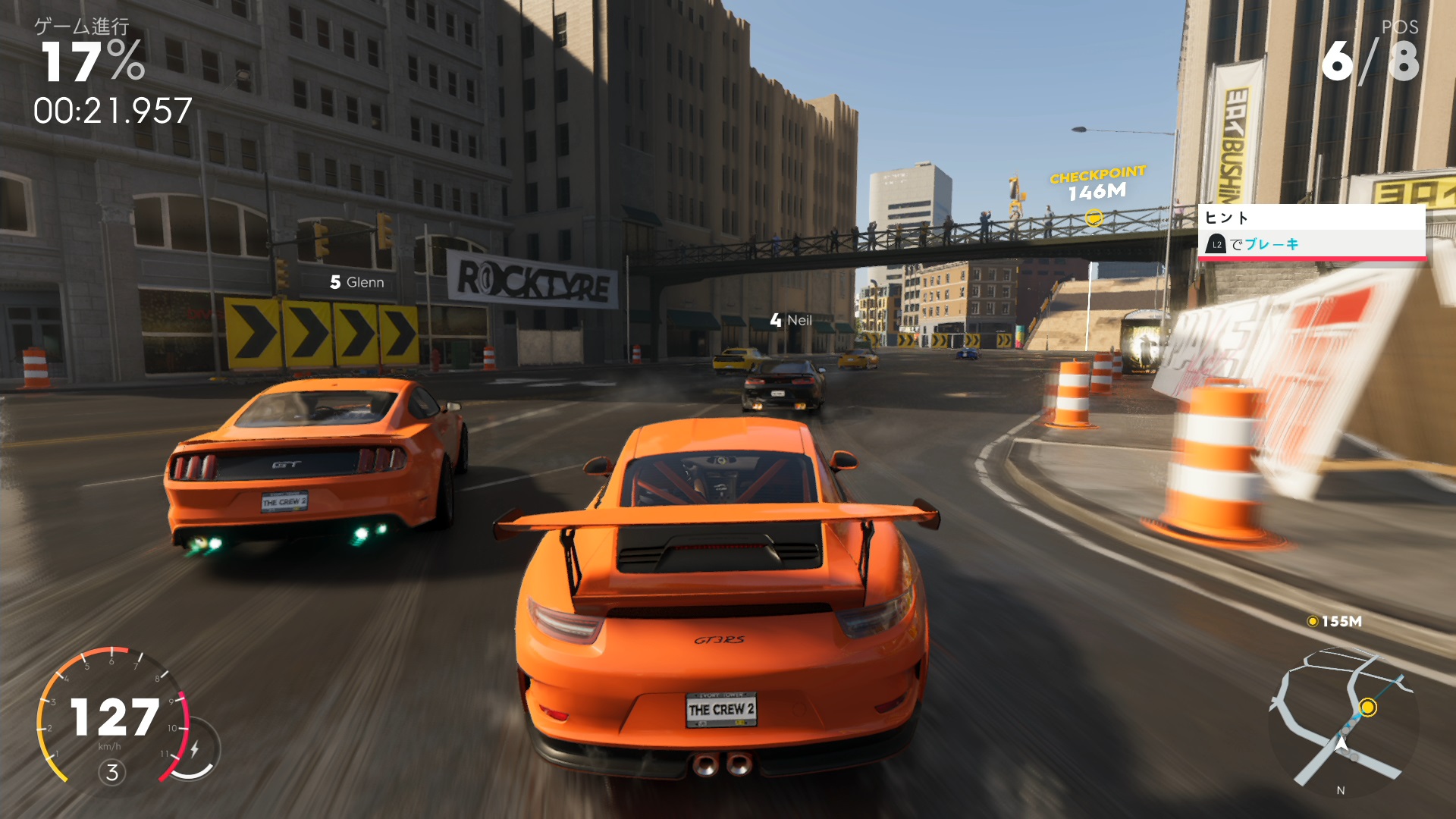Image resolution: width=1456 pixels, height=819 pixels.
Task: Select opponent tag 5 Glenn
Action: point(357,283)
